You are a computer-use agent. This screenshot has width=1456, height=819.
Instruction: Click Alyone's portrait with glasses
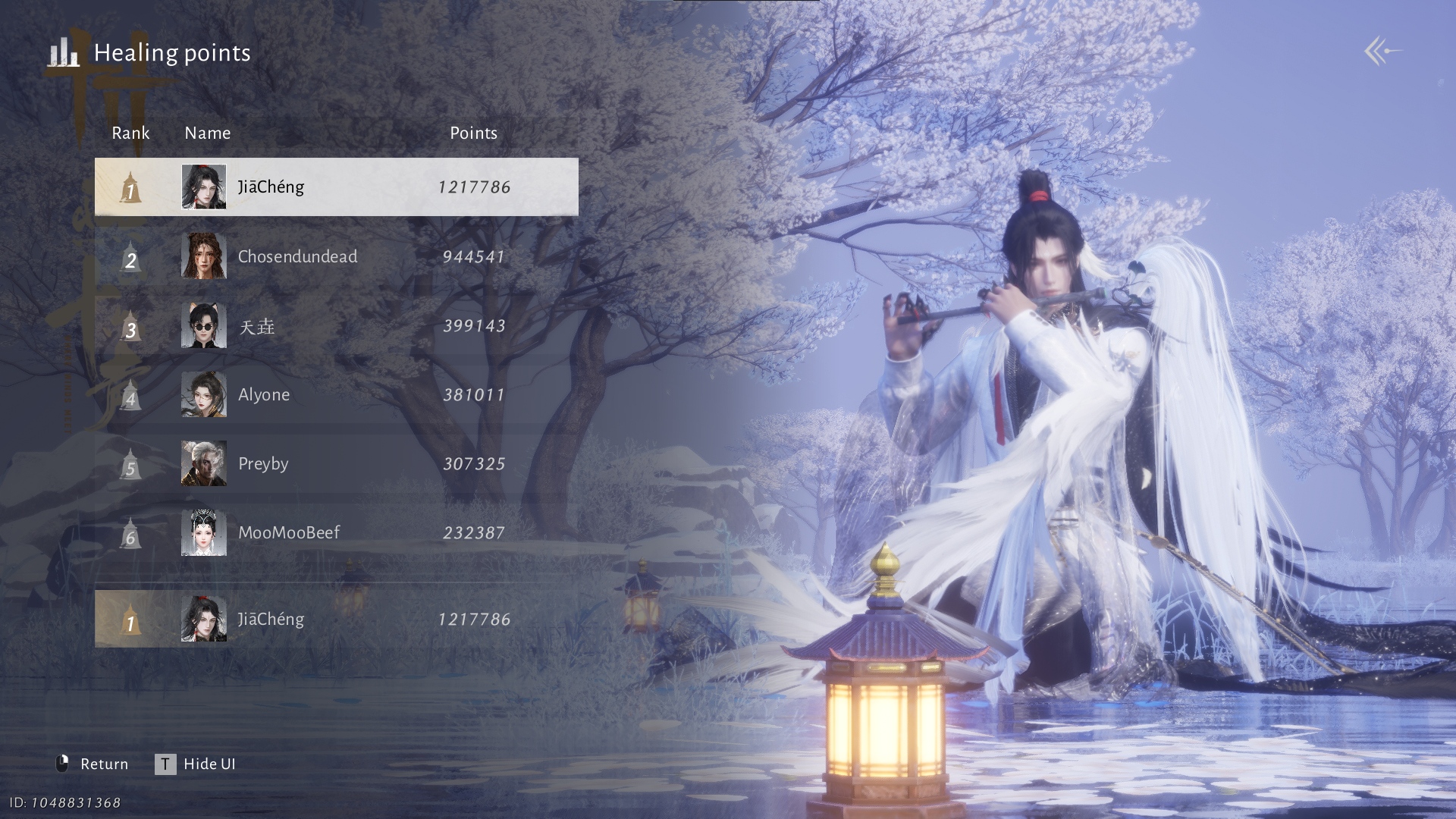click(x=204, y=394)
